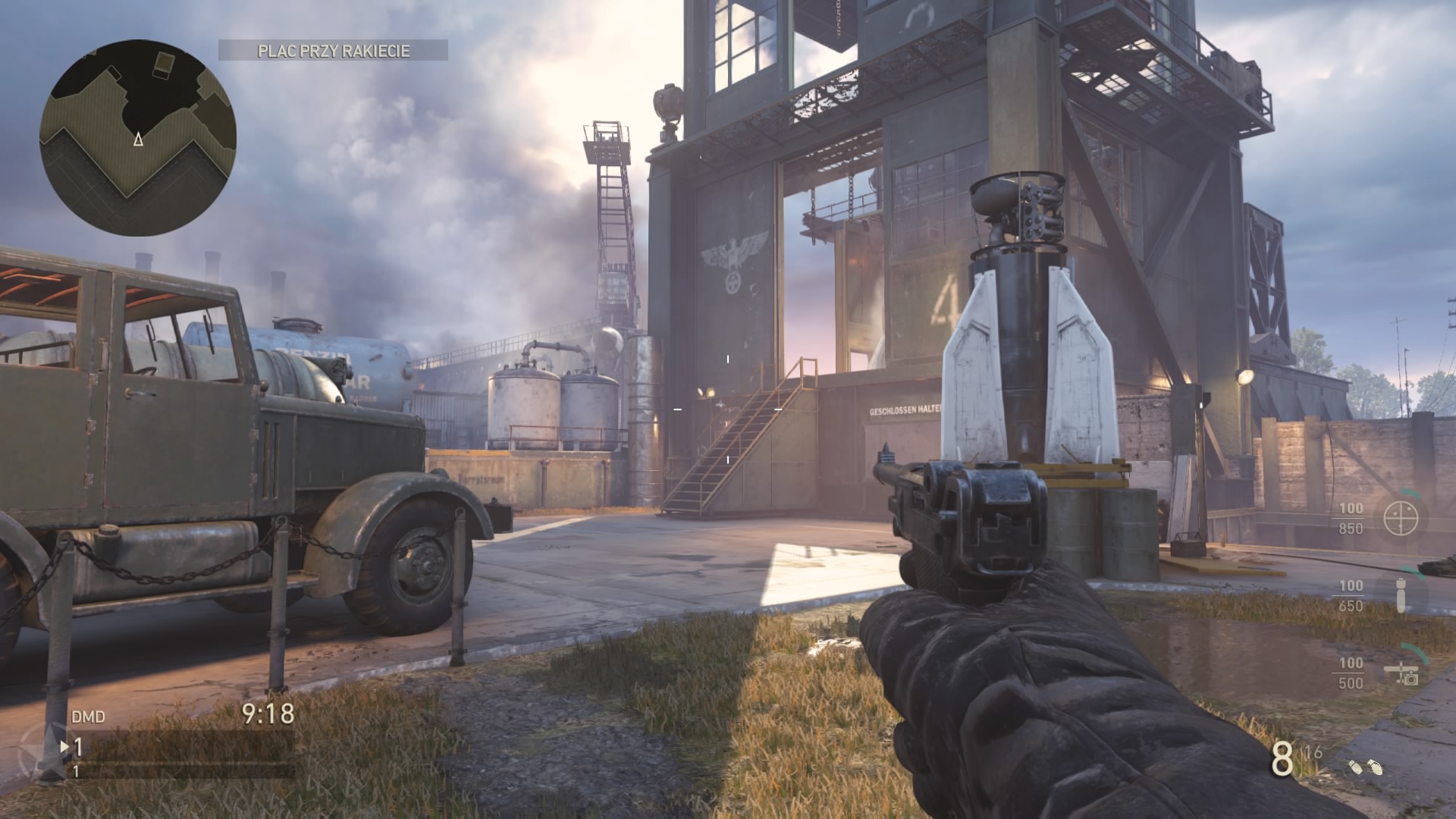Select the bomb scorestreak icon
The image size is (1456, 819).
coord(1401,596)
